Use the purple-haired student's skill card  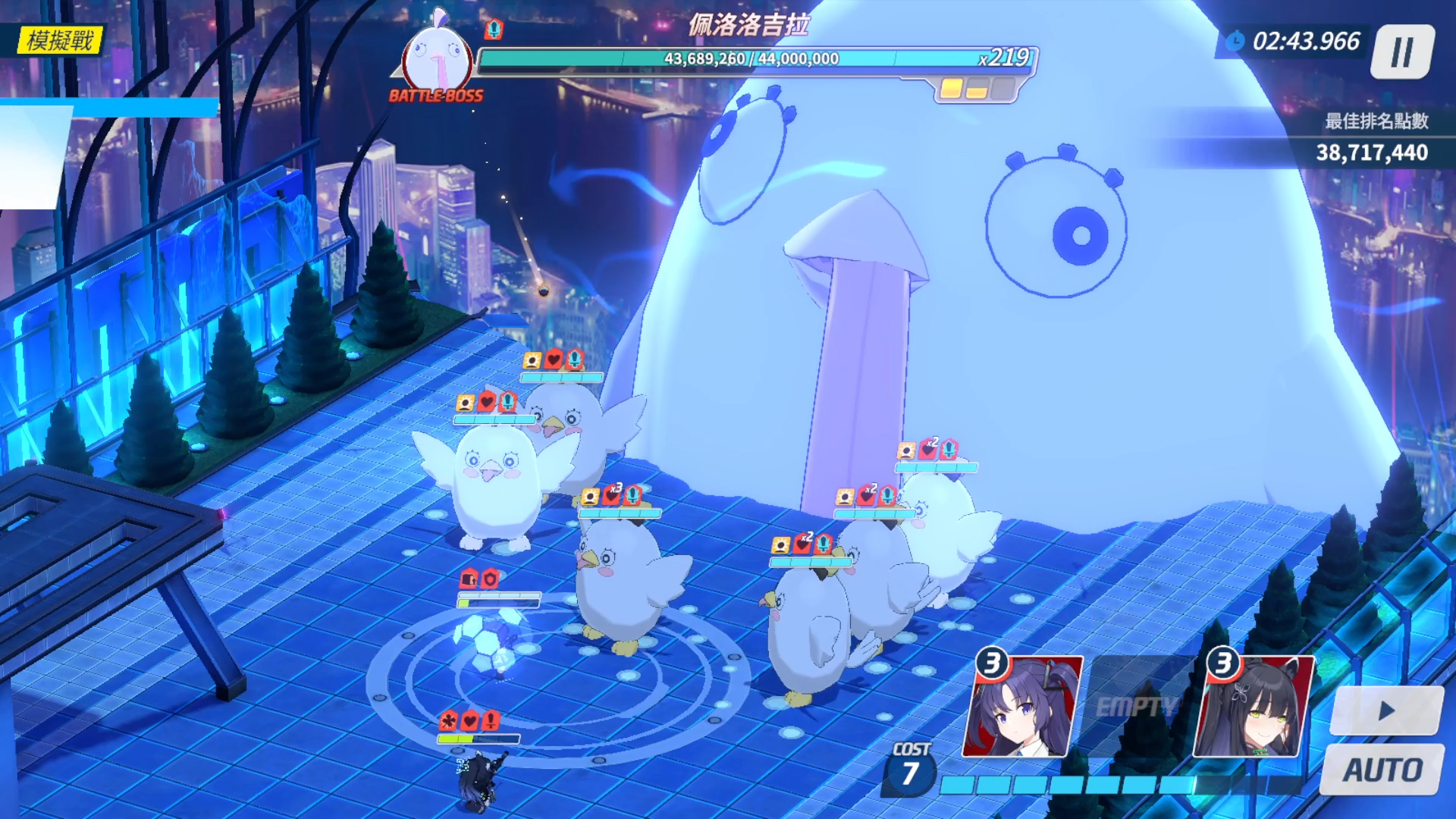[x=1021, y=707]
